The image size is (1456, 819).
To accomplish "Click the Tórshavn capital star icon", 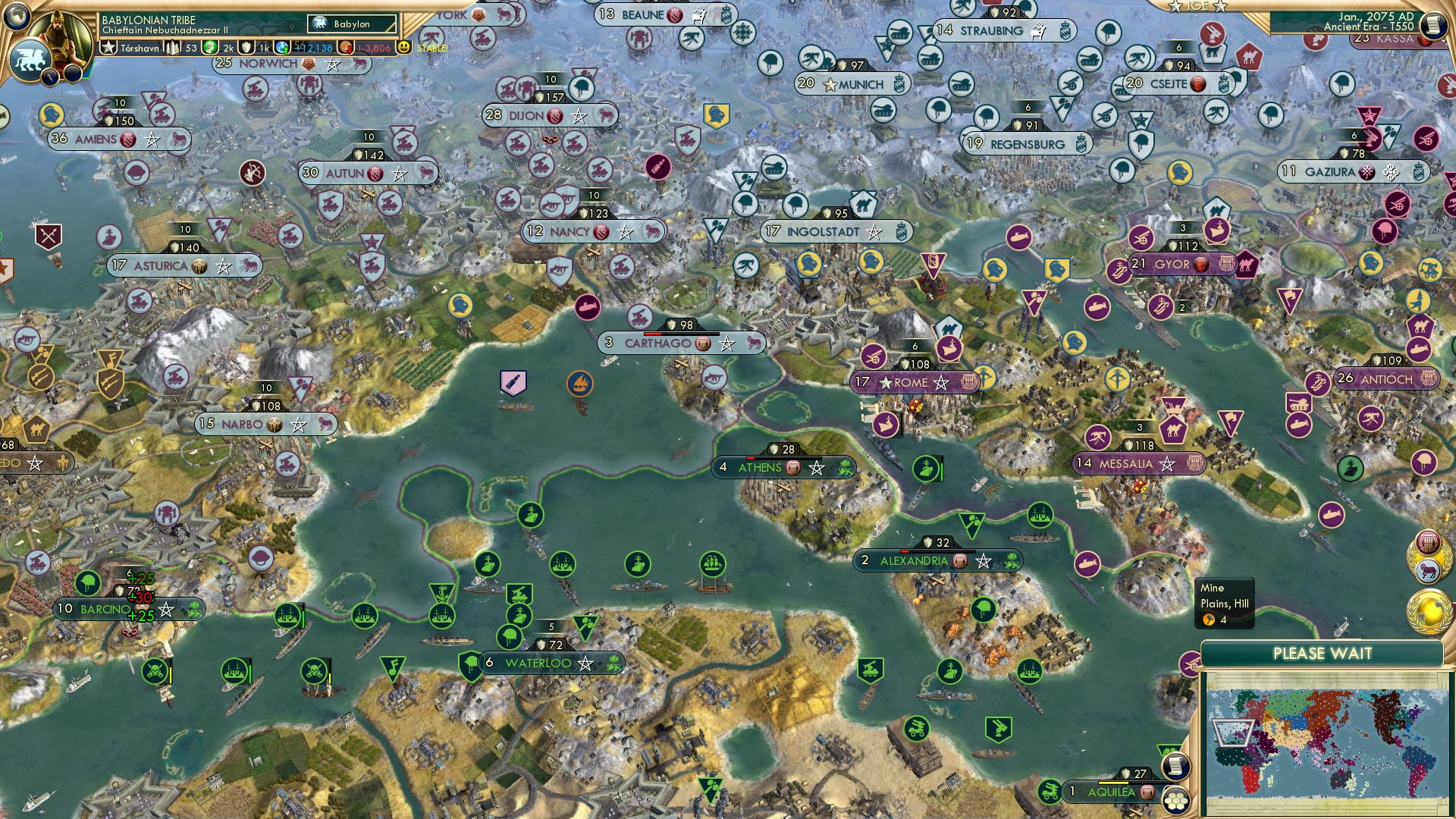I will 108,49.
